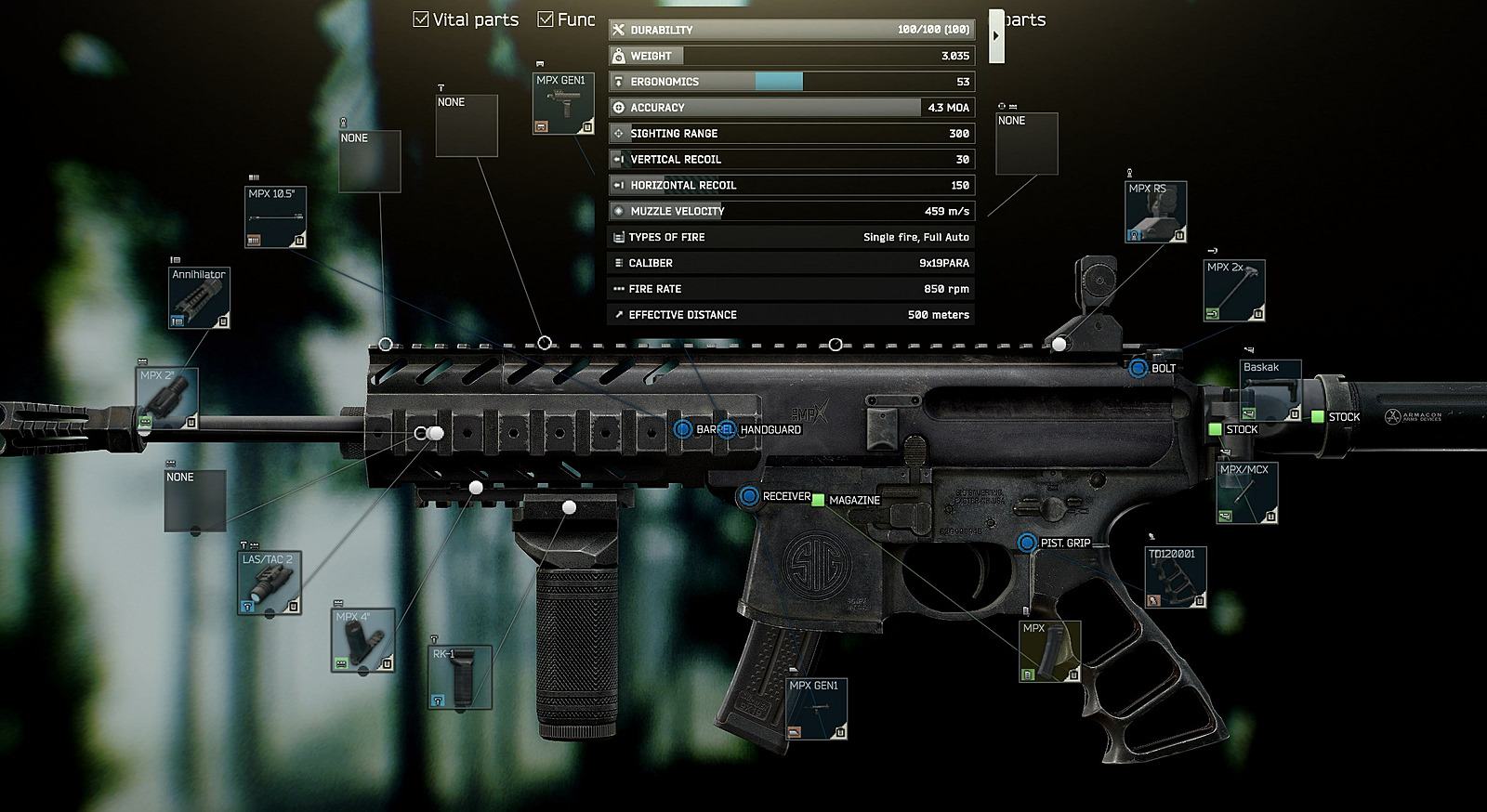The image size is (1487, 812).
Task: Choose the TD120001 pistol grip slot
Action: 1176,577
